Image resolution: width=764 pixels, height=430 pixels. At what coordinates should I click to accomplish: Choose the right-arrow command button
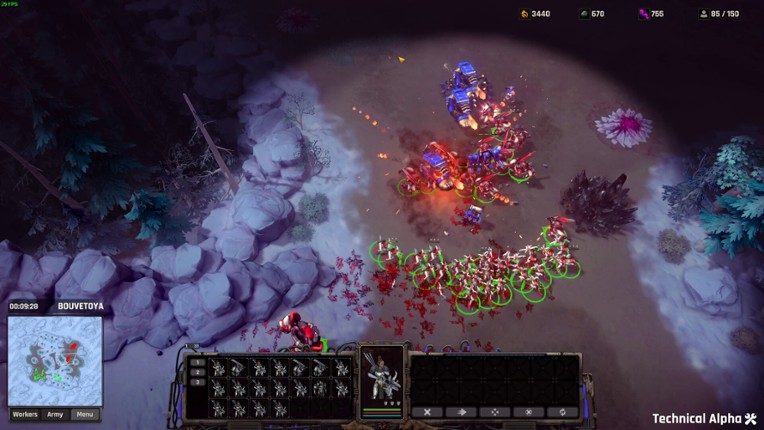(x=461, y=412)
